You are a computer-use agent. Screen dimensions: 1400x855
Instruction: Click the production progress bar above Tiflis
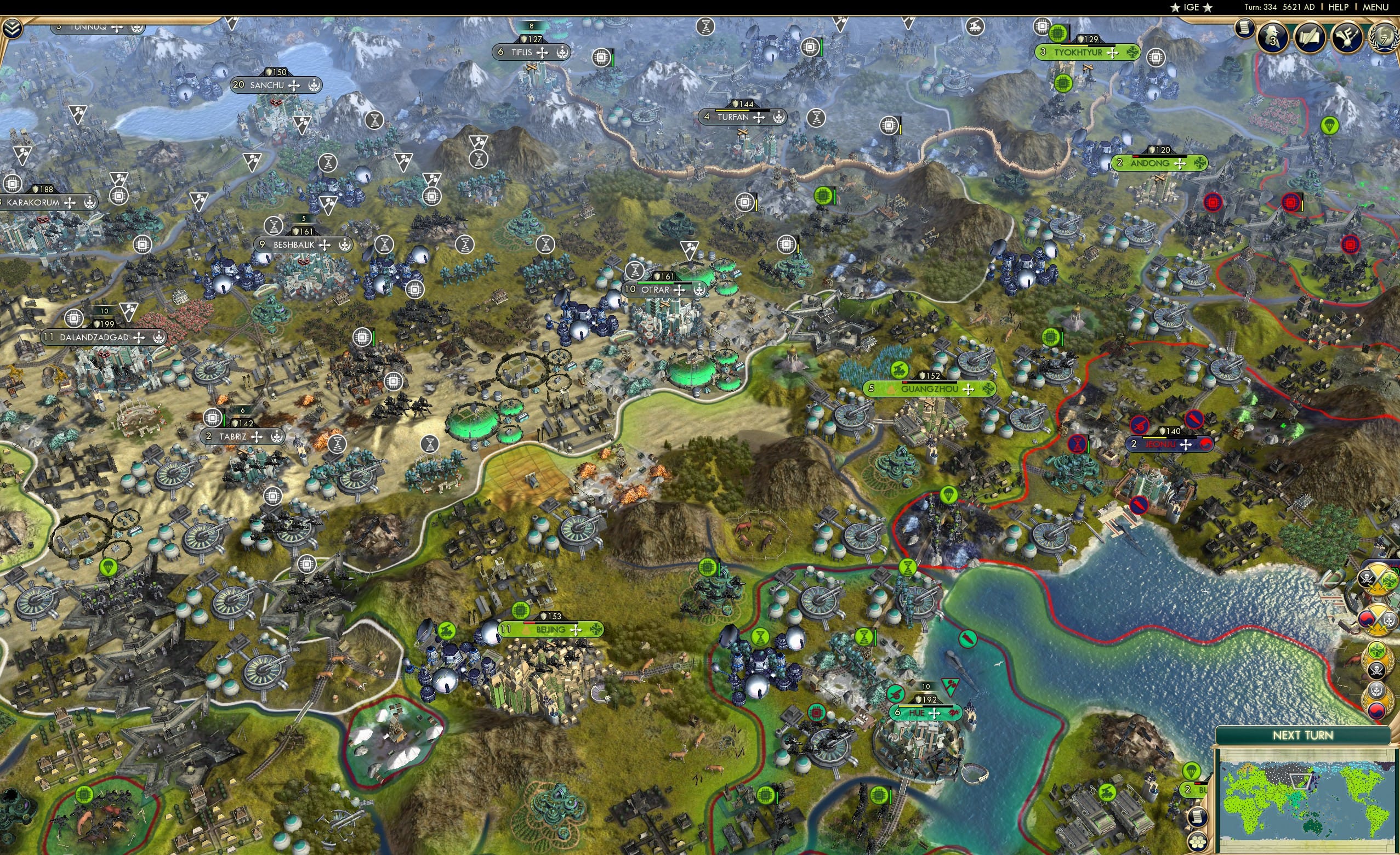point(532,26)
